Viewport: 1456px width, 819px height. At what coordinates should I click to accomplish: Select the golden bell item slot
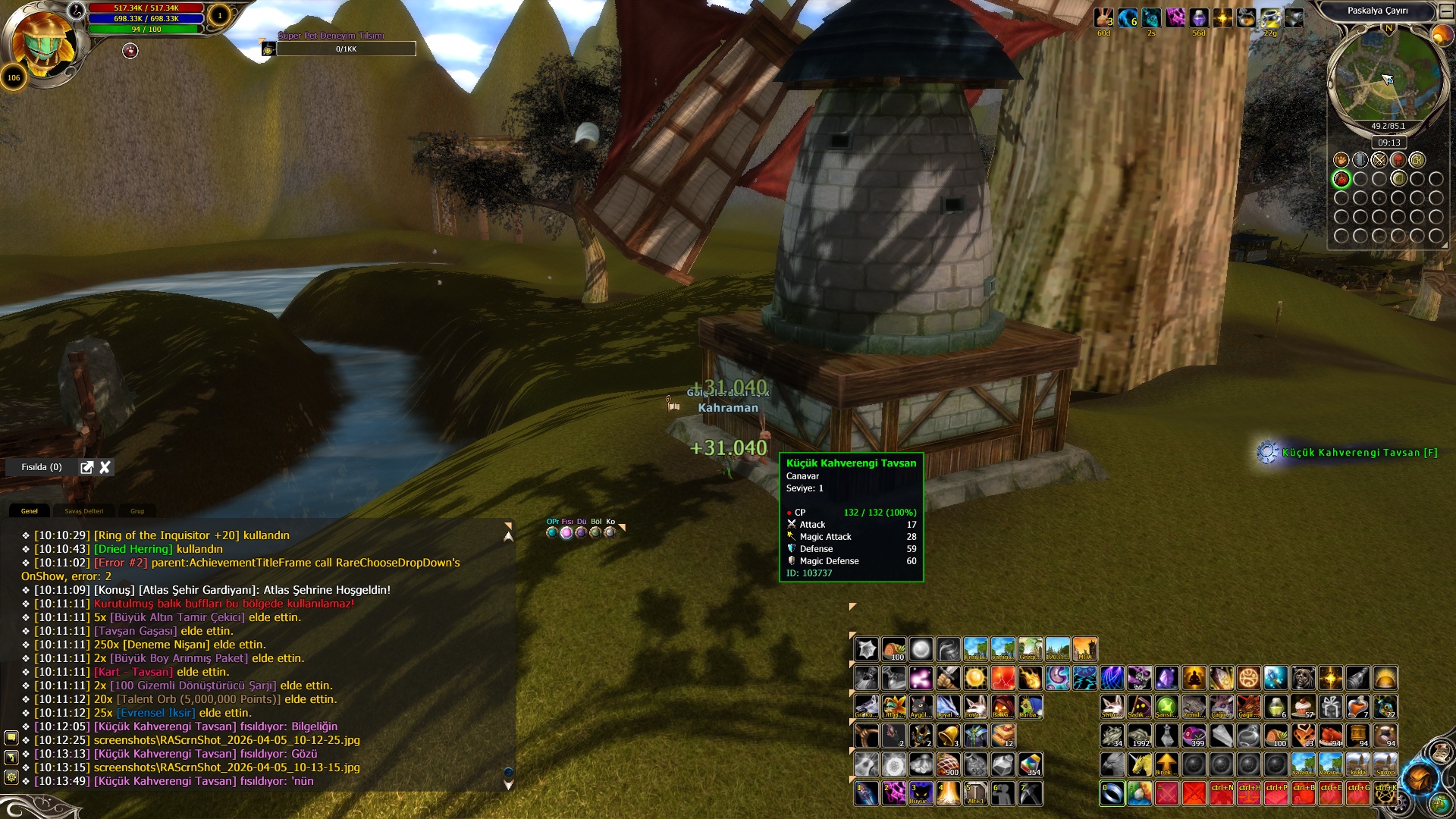tap(948, 735)
